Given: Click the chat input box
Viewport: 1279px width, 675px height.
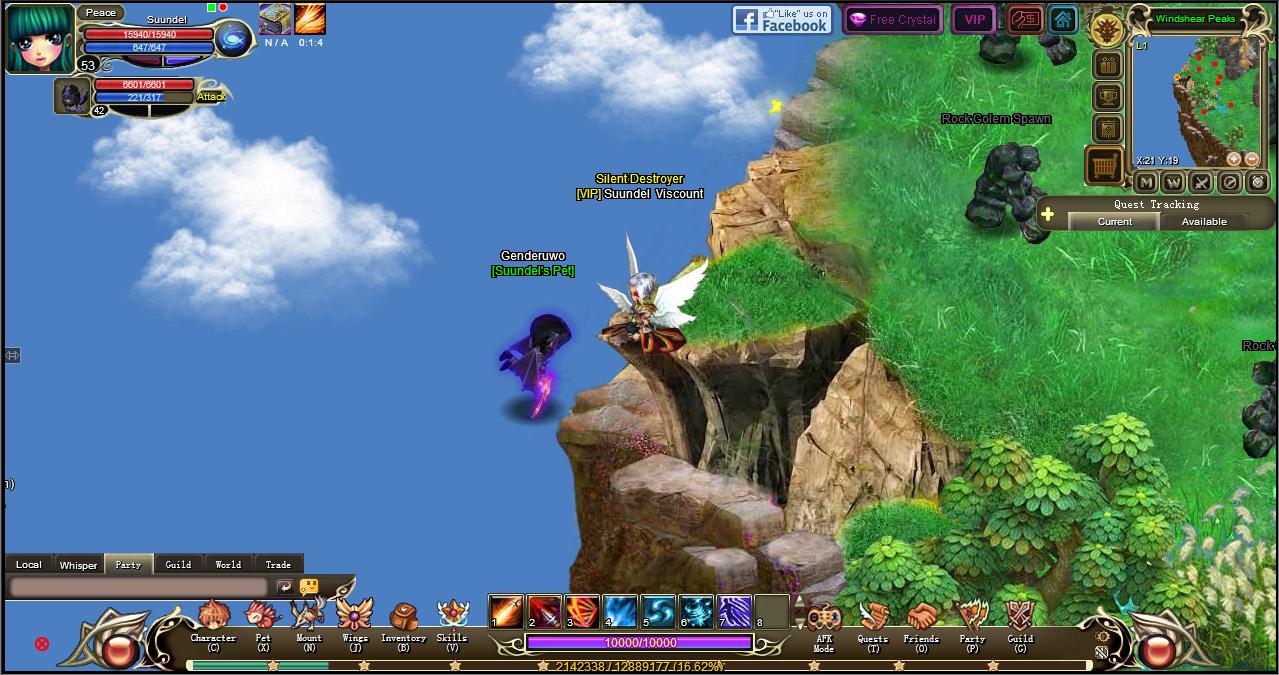Looking at the screenshot, I should (138, 587).
